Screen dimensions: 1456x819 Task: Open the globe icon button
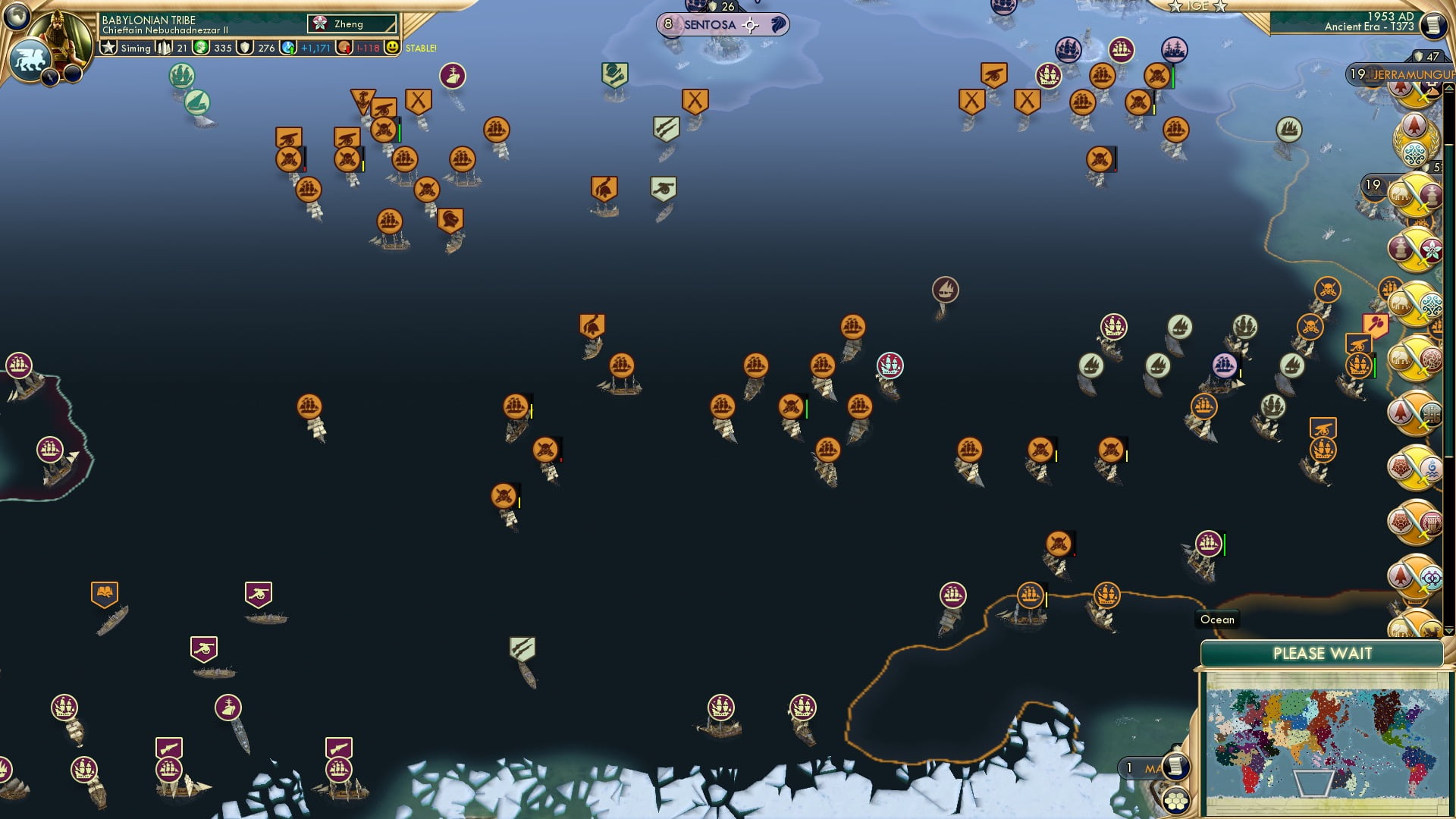point(17,14)
